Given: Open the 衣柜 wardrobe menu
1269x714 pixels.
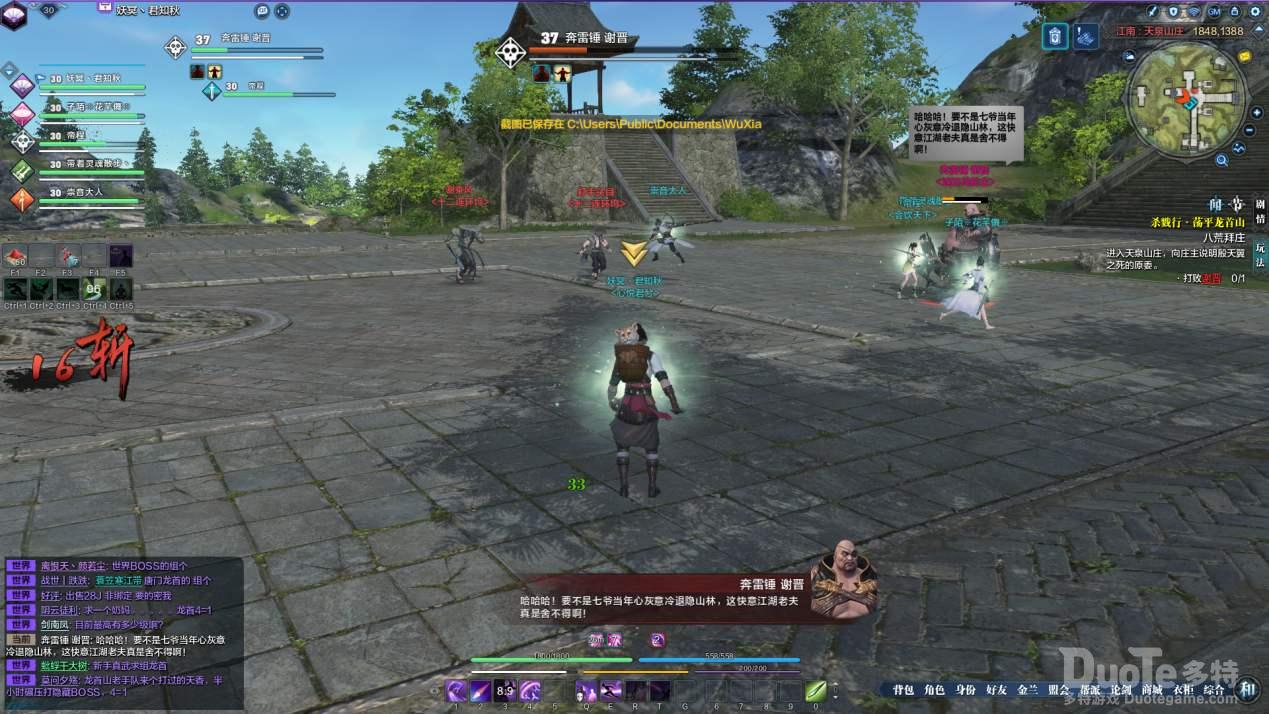Looking at the screenshot, I should click(x=1183, y=690).
